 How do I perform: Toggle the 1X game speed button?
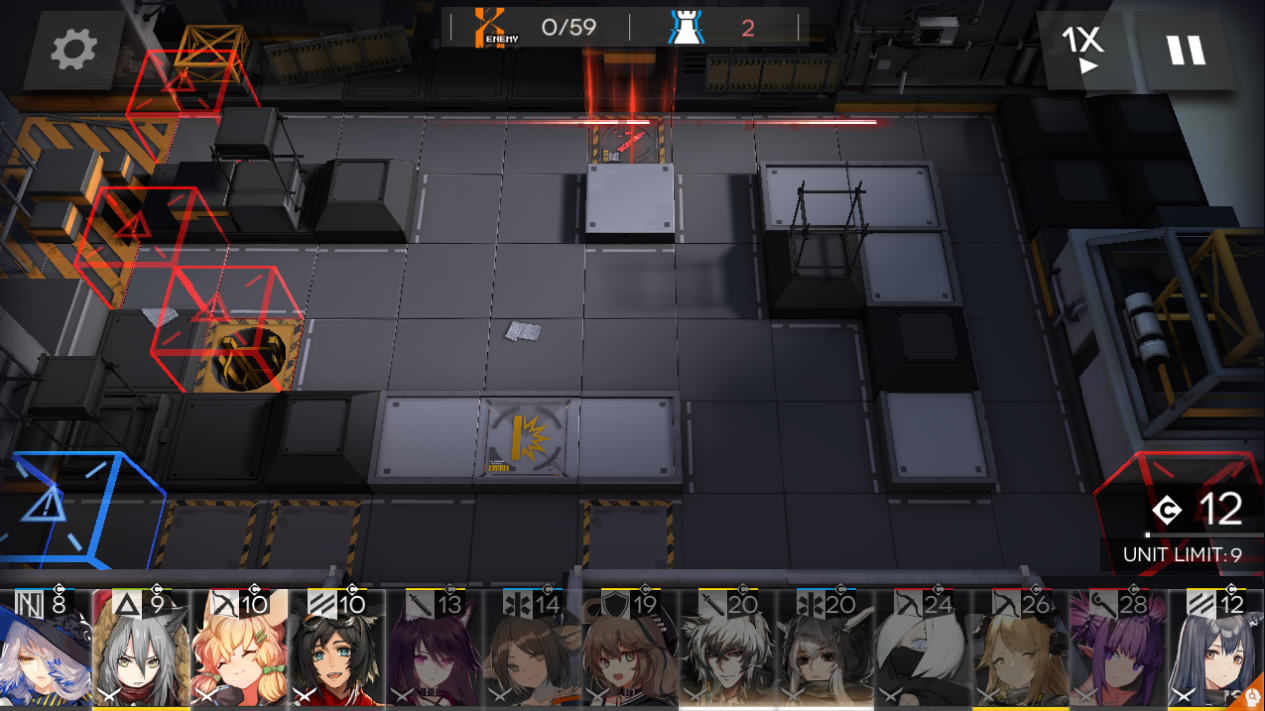(x=1082, y=49)
